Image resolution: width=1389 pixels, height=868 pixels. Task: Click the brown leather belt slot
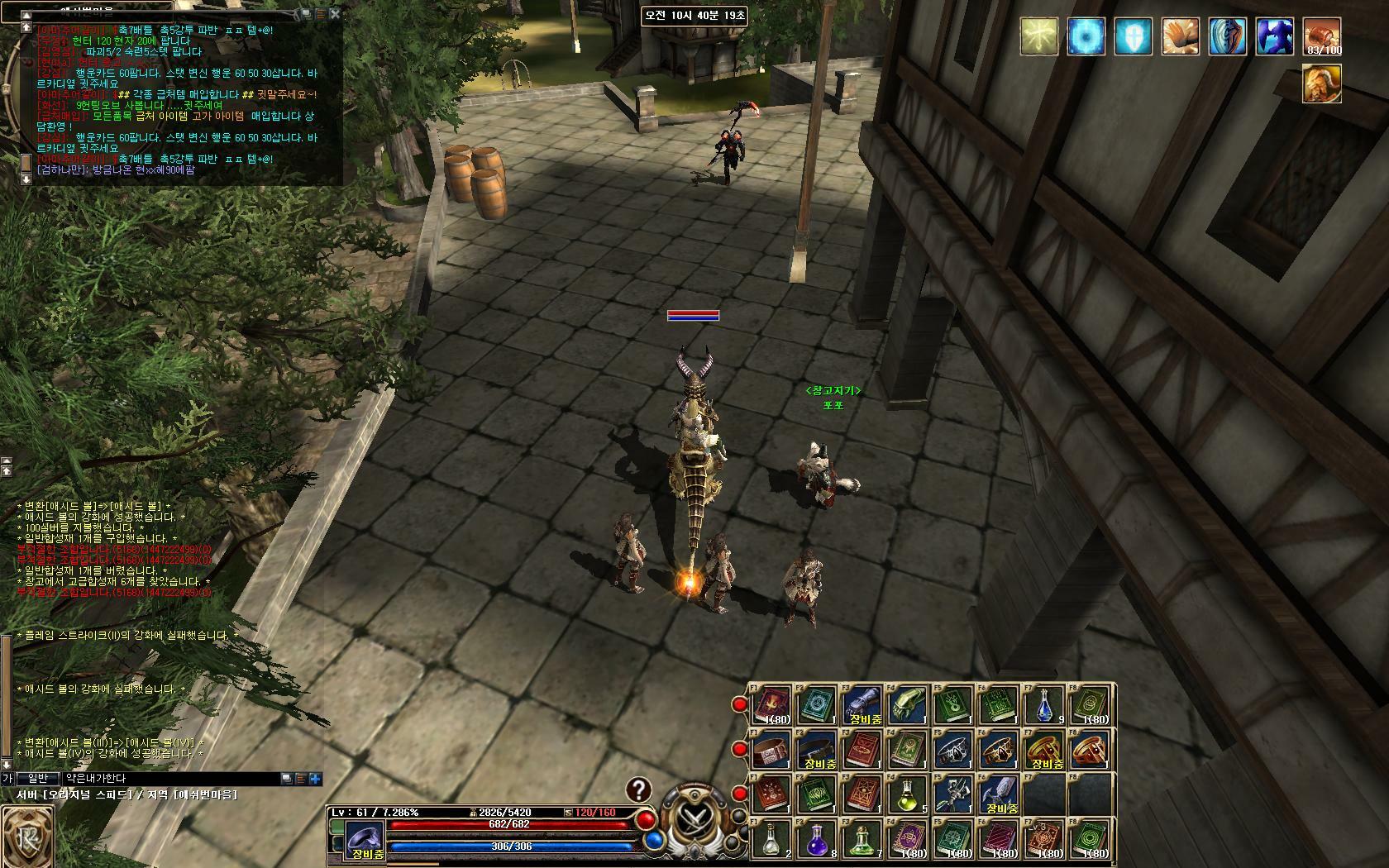(x=772, y=751)
